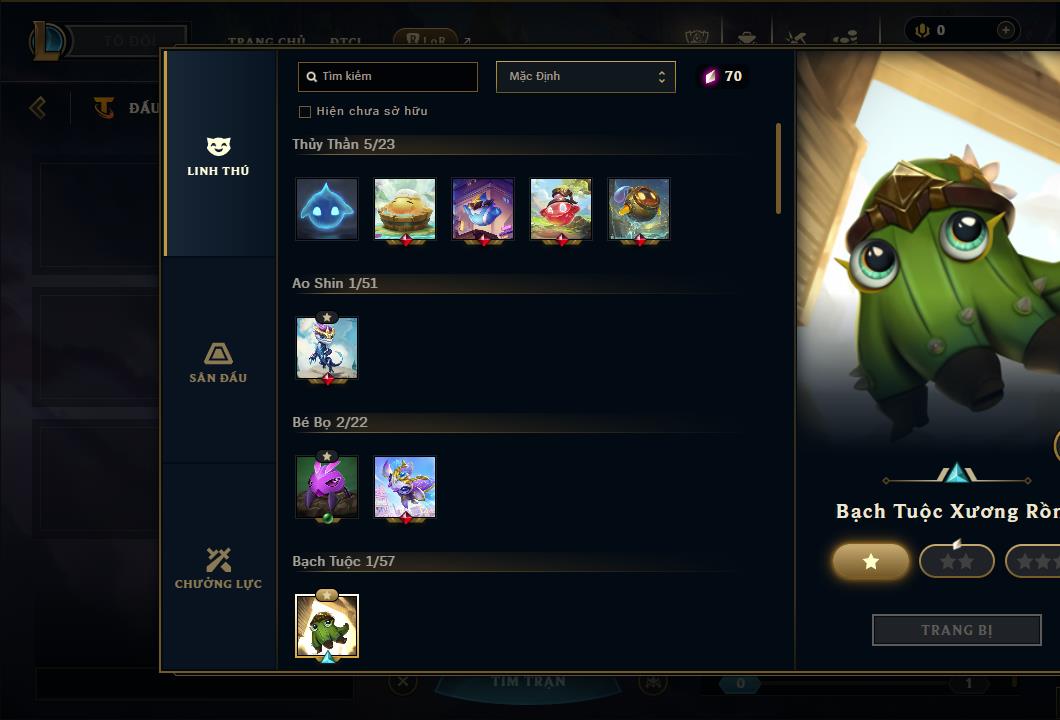Choose the yellow pie little legend

(405, 209)
